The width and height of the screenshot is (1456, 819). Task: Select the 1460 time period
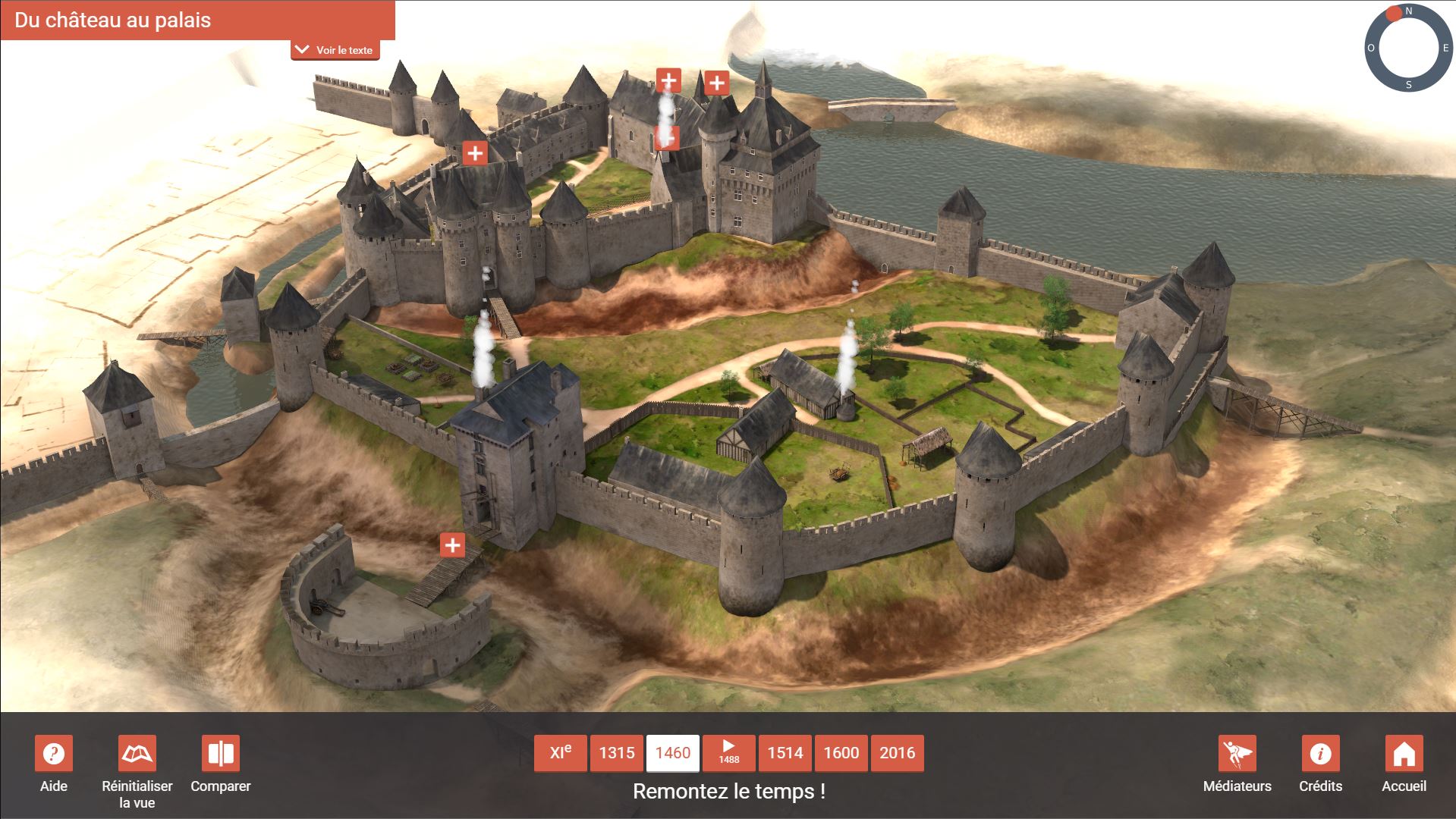click(x=673, y=753)
